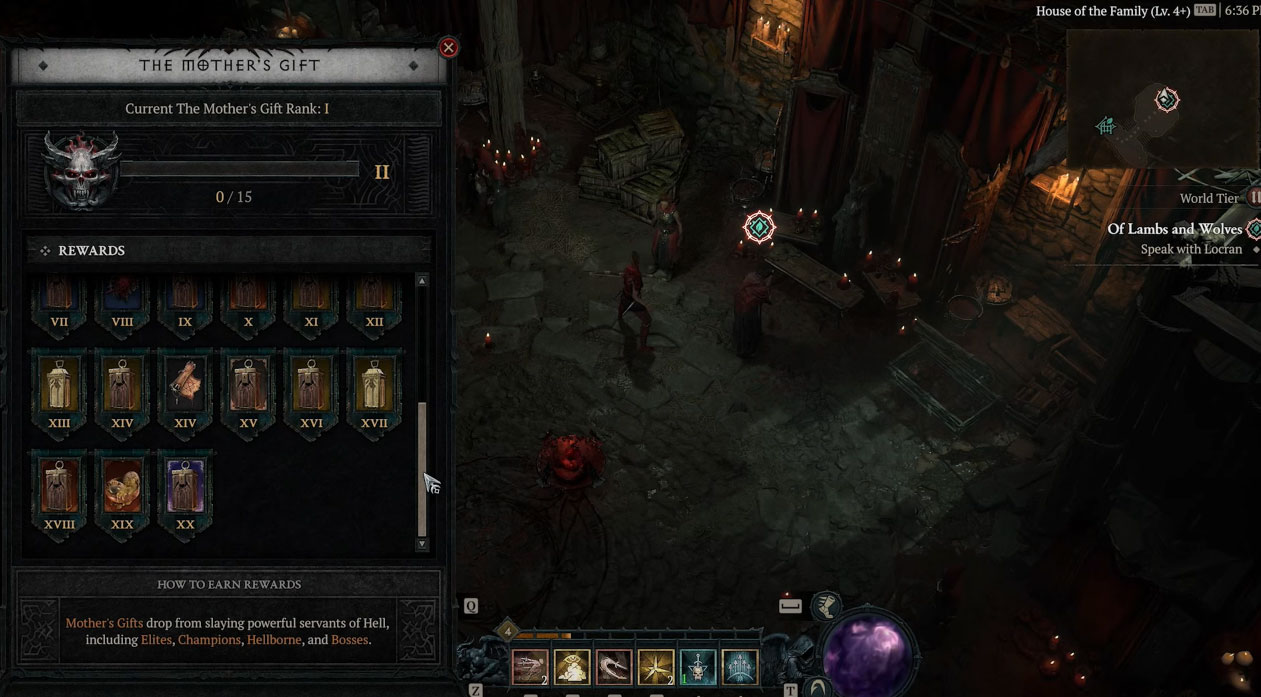This screenshot has width=1261, height=697.
Task: Select the scroll reward at rank XIV
Action: (x=185, y=383)
